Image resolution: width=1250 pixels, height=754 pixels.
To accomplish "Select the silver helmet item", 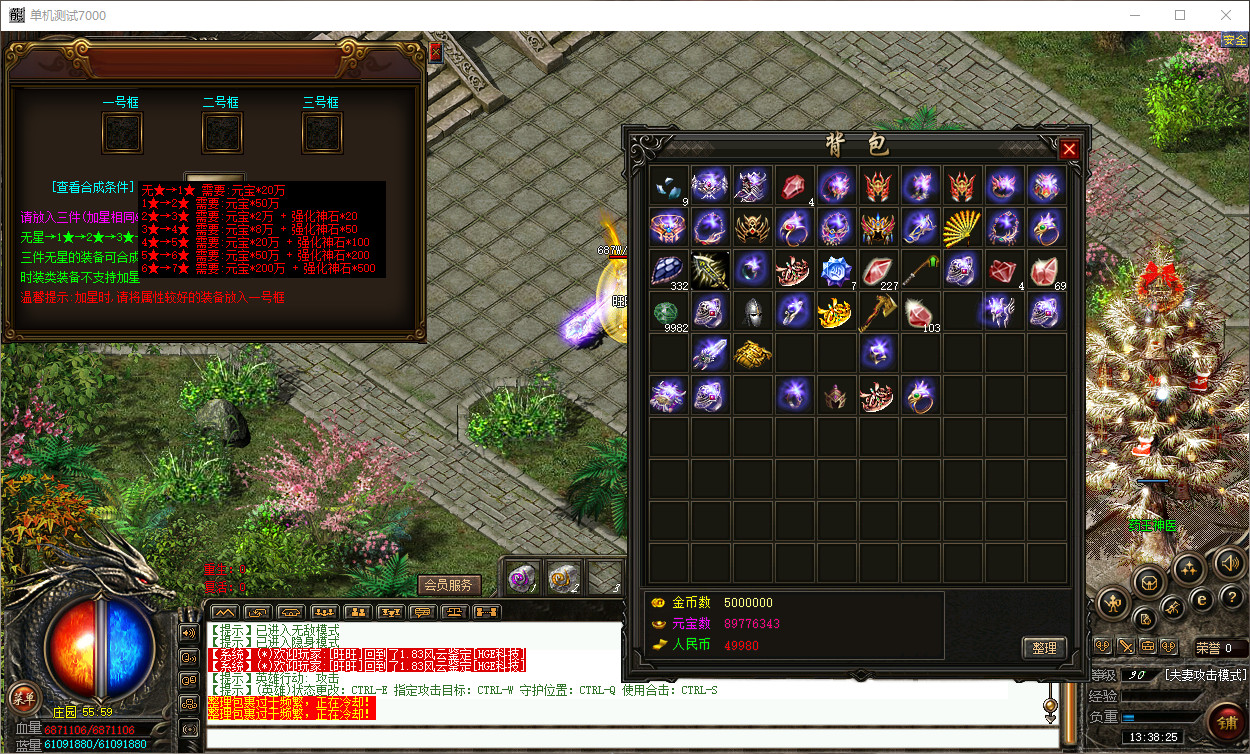I will pyautogui.click(x=752, y=312).
